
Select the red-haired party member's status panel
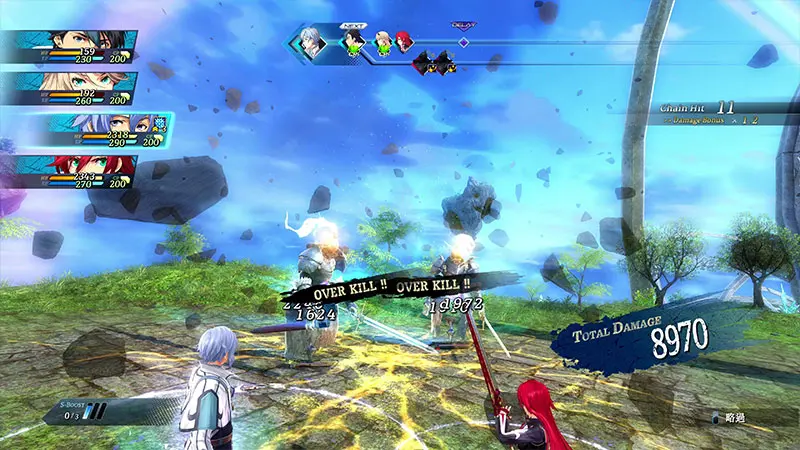68,172
